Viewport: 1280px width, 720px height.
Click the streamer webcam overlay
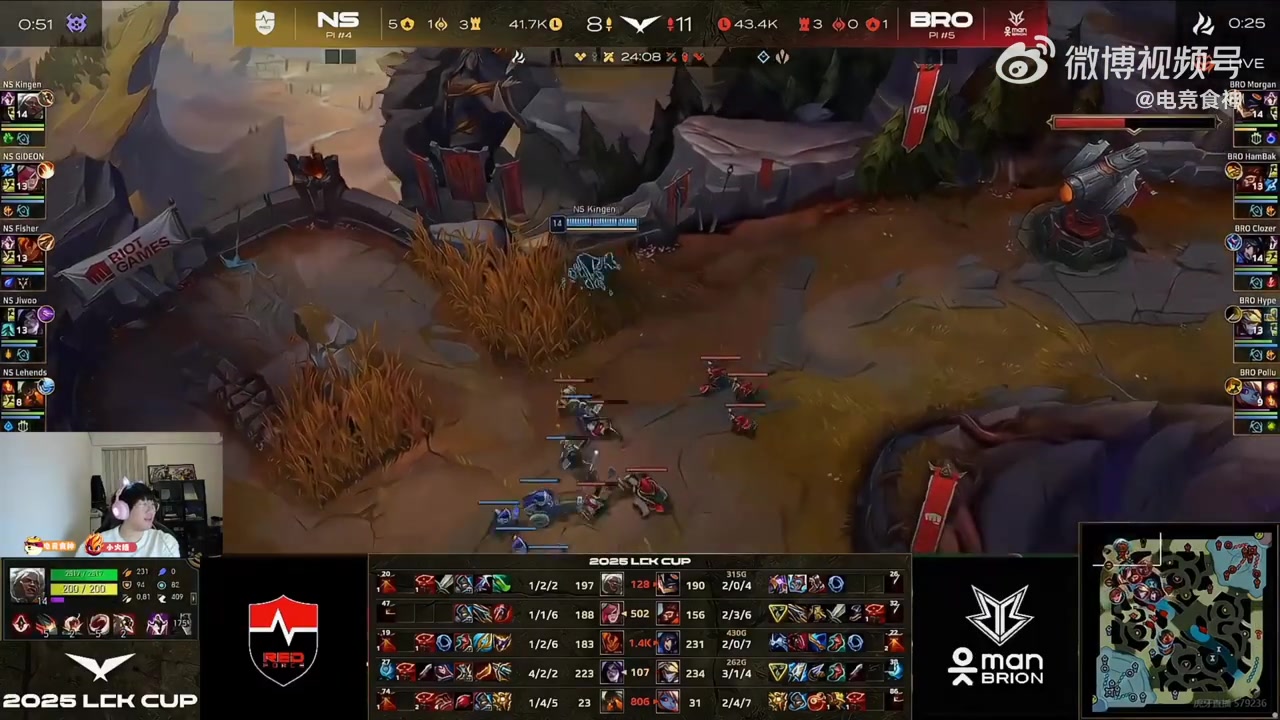click(x=110, y=495)
